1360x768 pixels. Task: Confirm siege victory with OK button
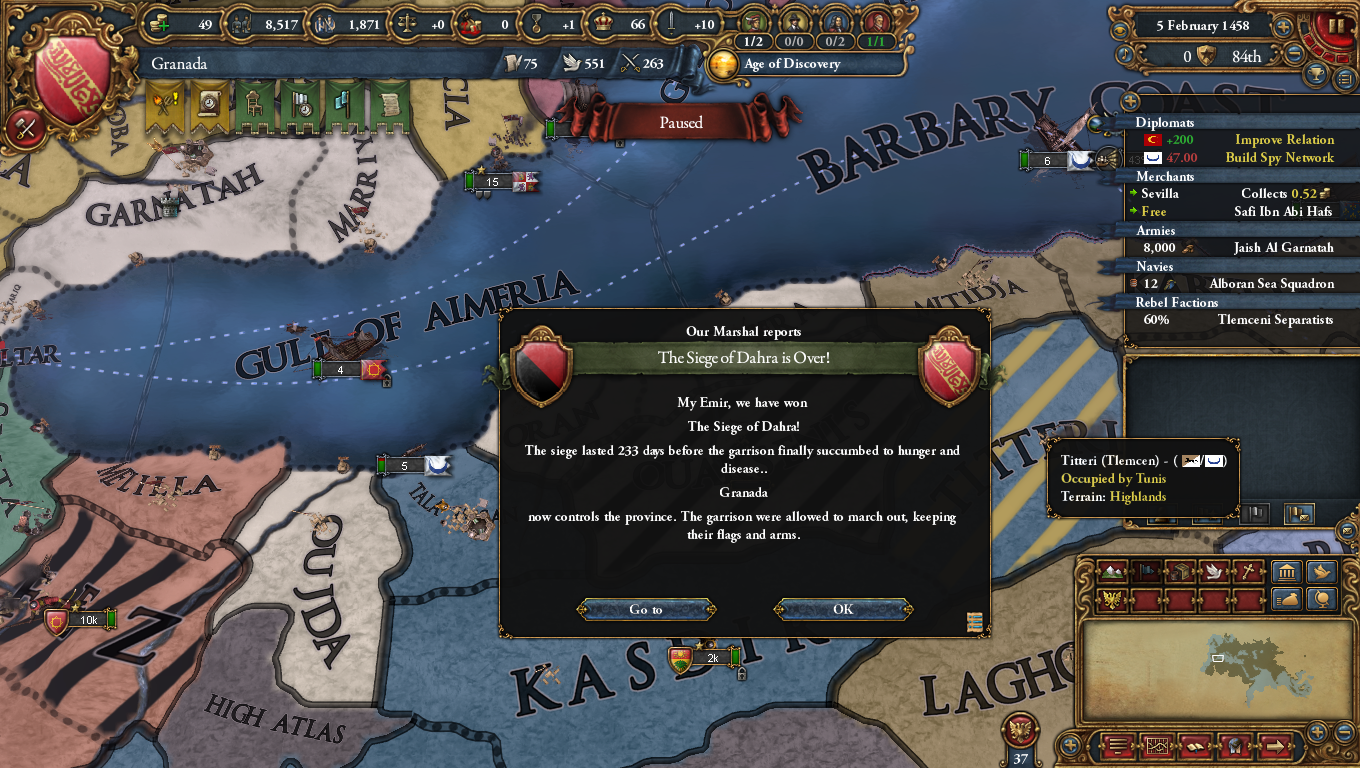coord(841,610)
